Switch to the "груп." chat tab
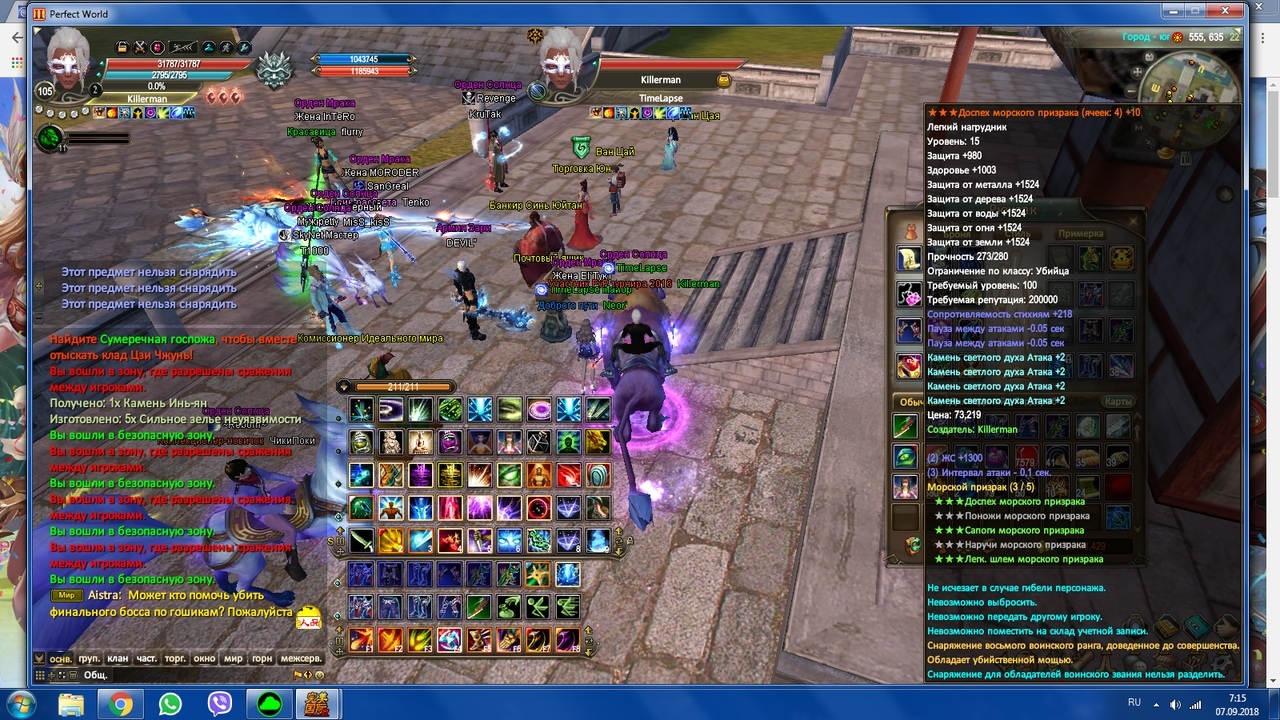 pos(89,659)
